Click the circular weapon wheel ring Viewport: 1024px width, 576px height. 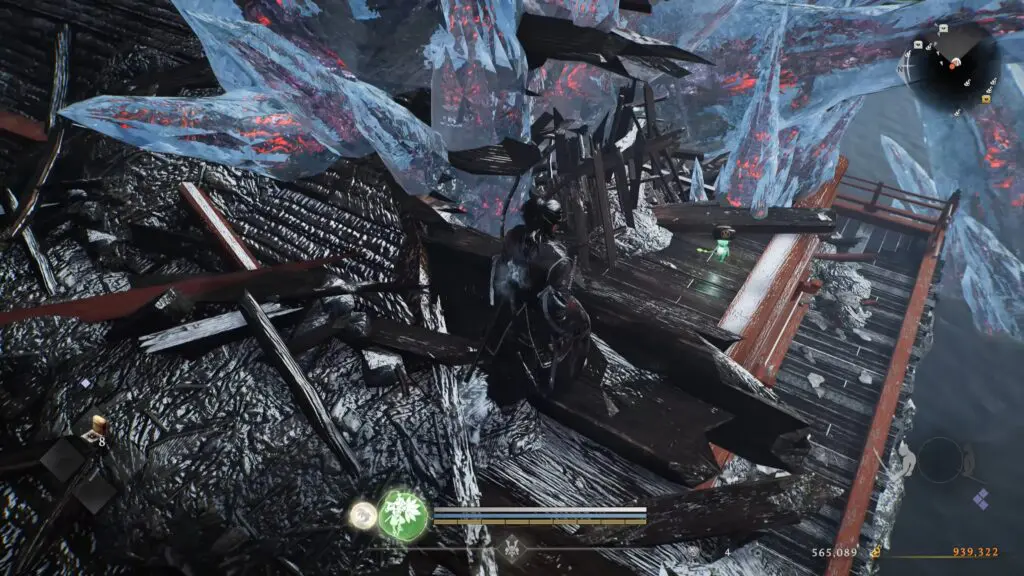(939, 459)
